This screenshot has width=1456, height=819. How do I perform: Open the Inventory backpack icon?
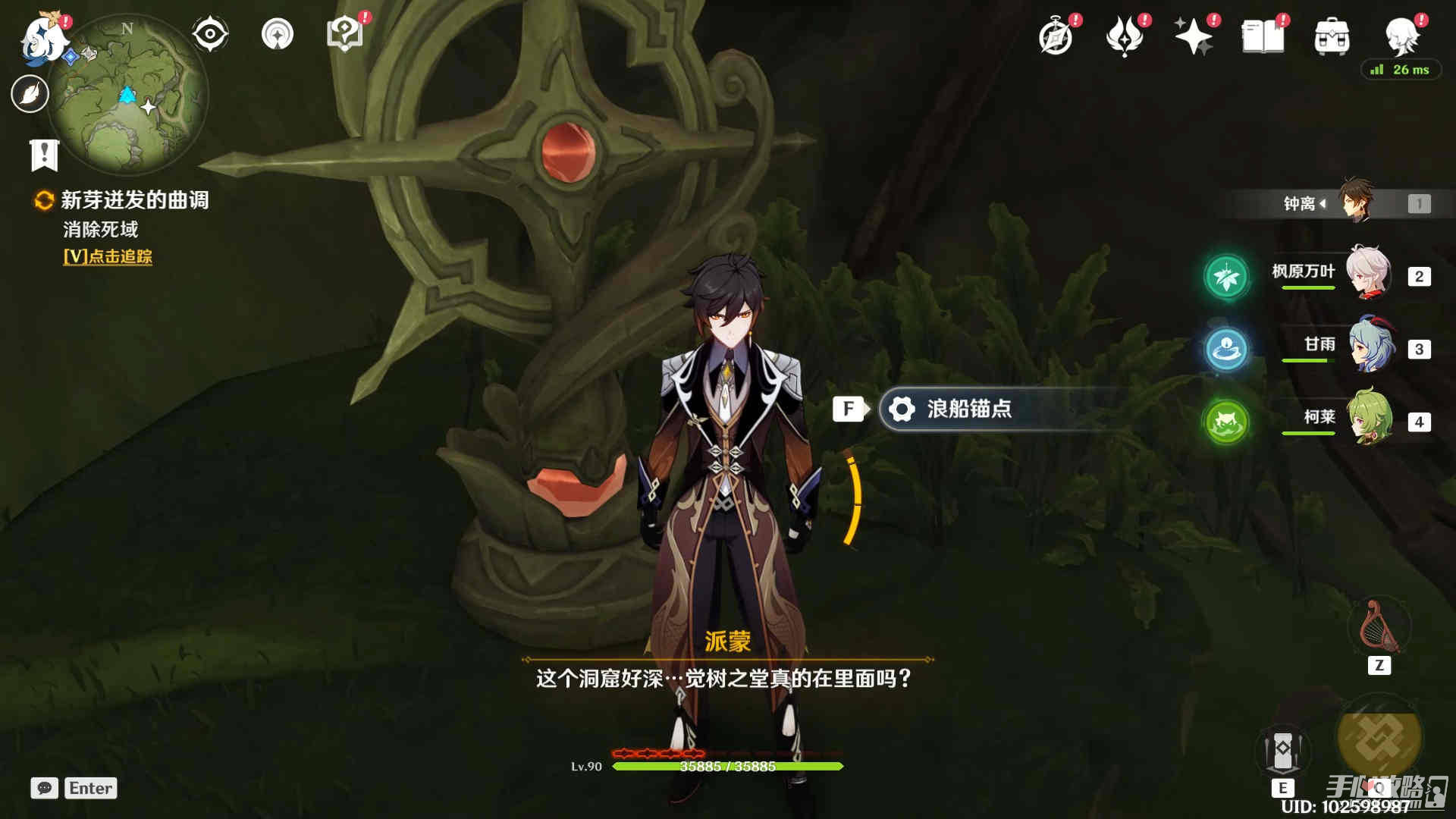click(x=1333, y=34)
